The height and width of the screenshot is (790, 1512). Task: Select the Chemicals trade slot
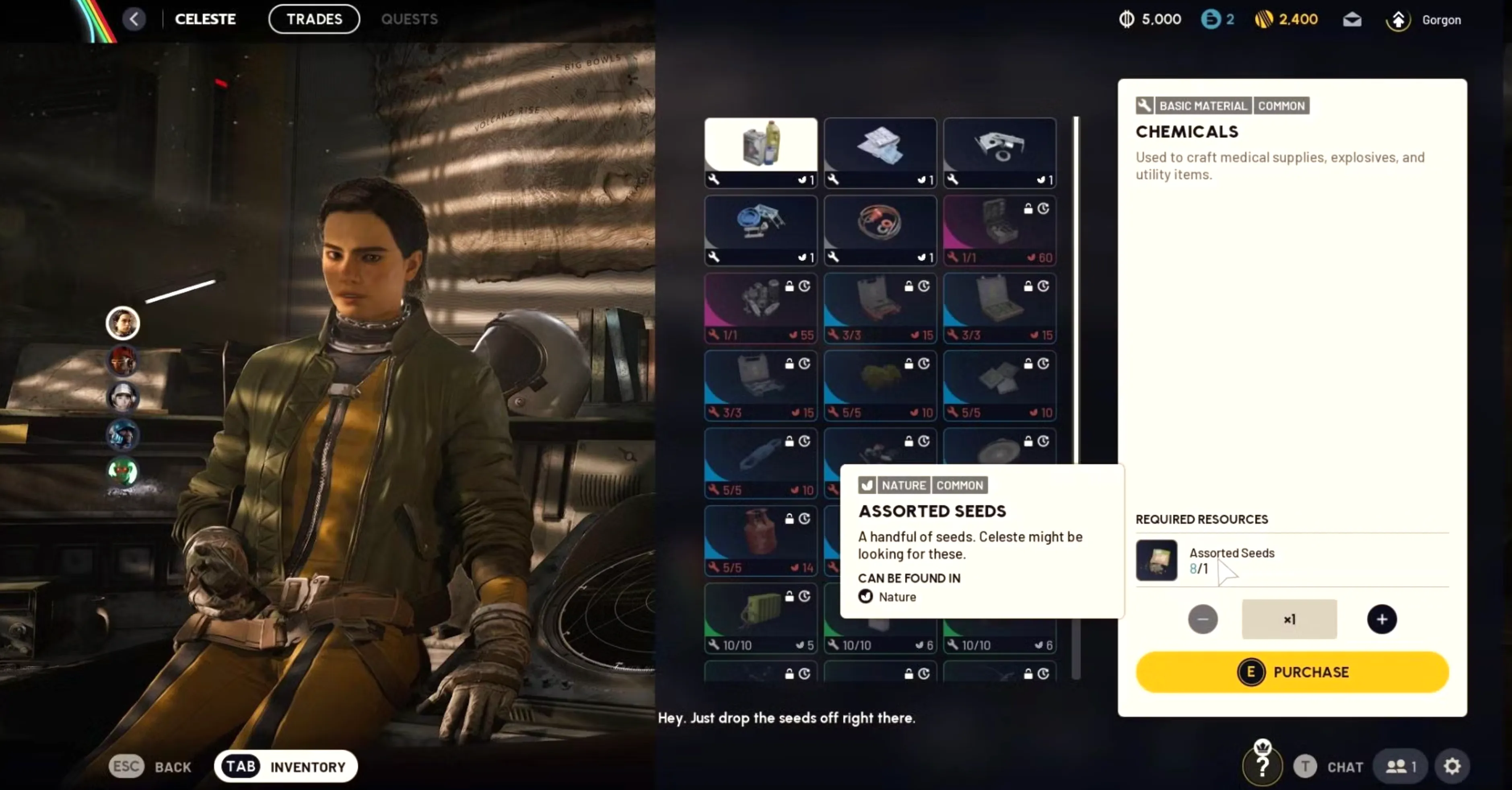tap(761, 152)
